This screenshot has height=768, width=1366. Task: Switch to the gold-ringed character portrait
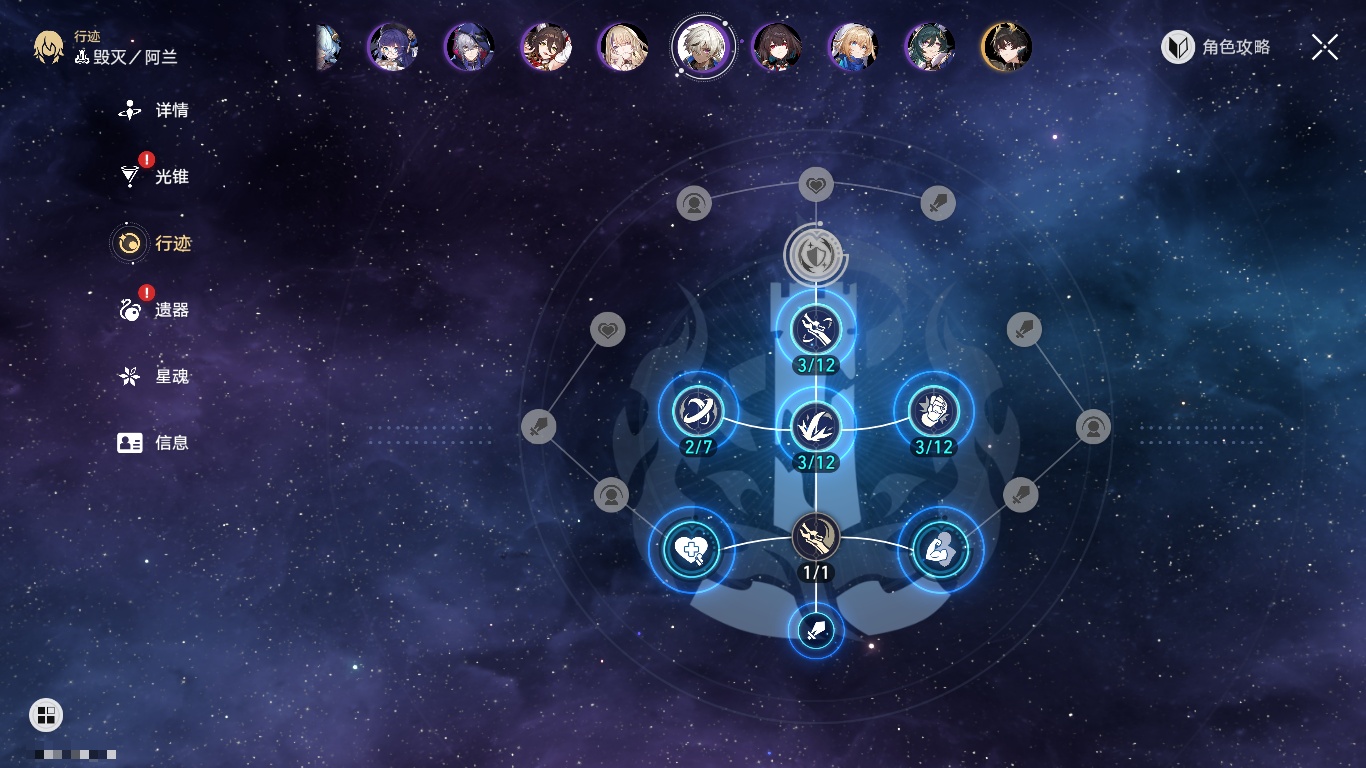pos(1006,46)
